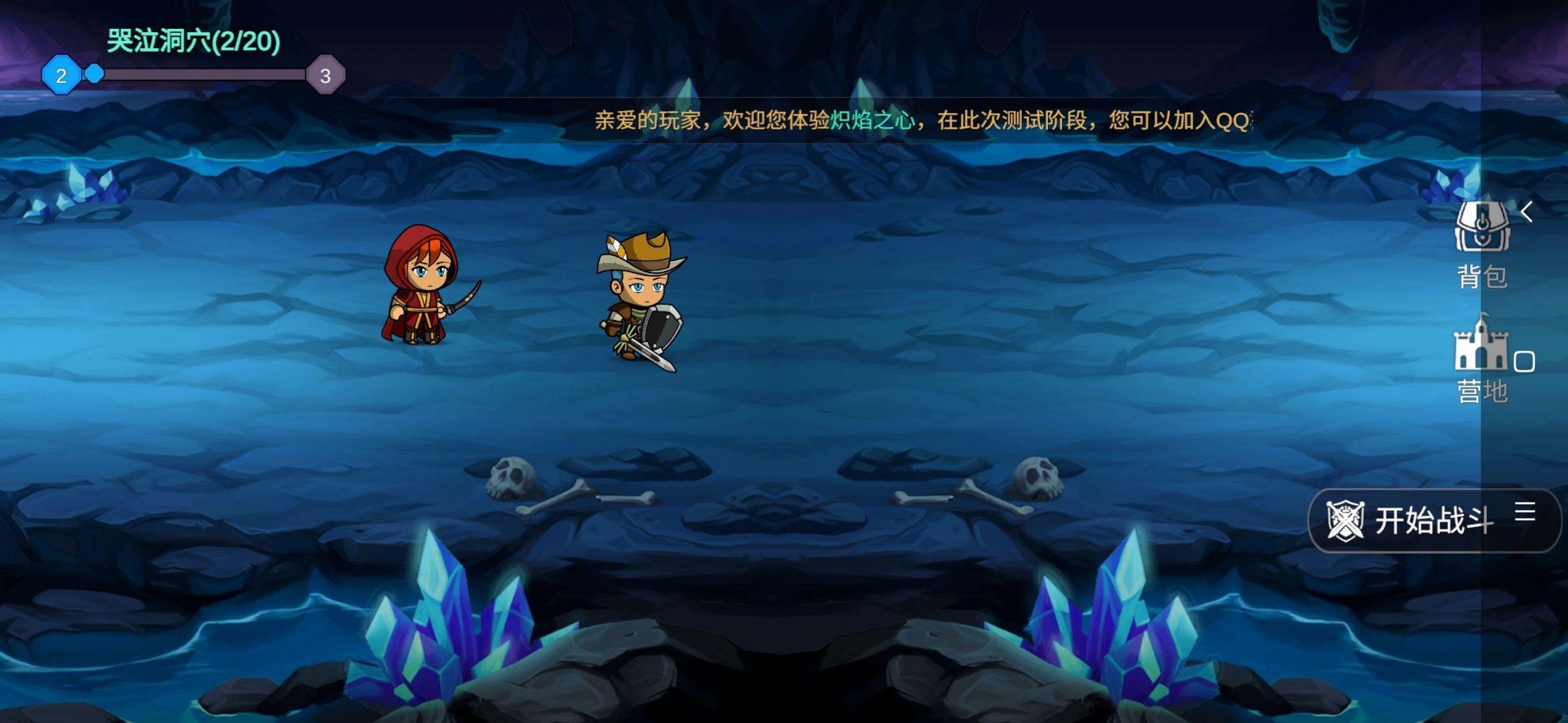Viewport: 1568px width, 723px height.
Task: Tap the 哭泣洞穴(2/20) stage title
Action: click(191, 42)
